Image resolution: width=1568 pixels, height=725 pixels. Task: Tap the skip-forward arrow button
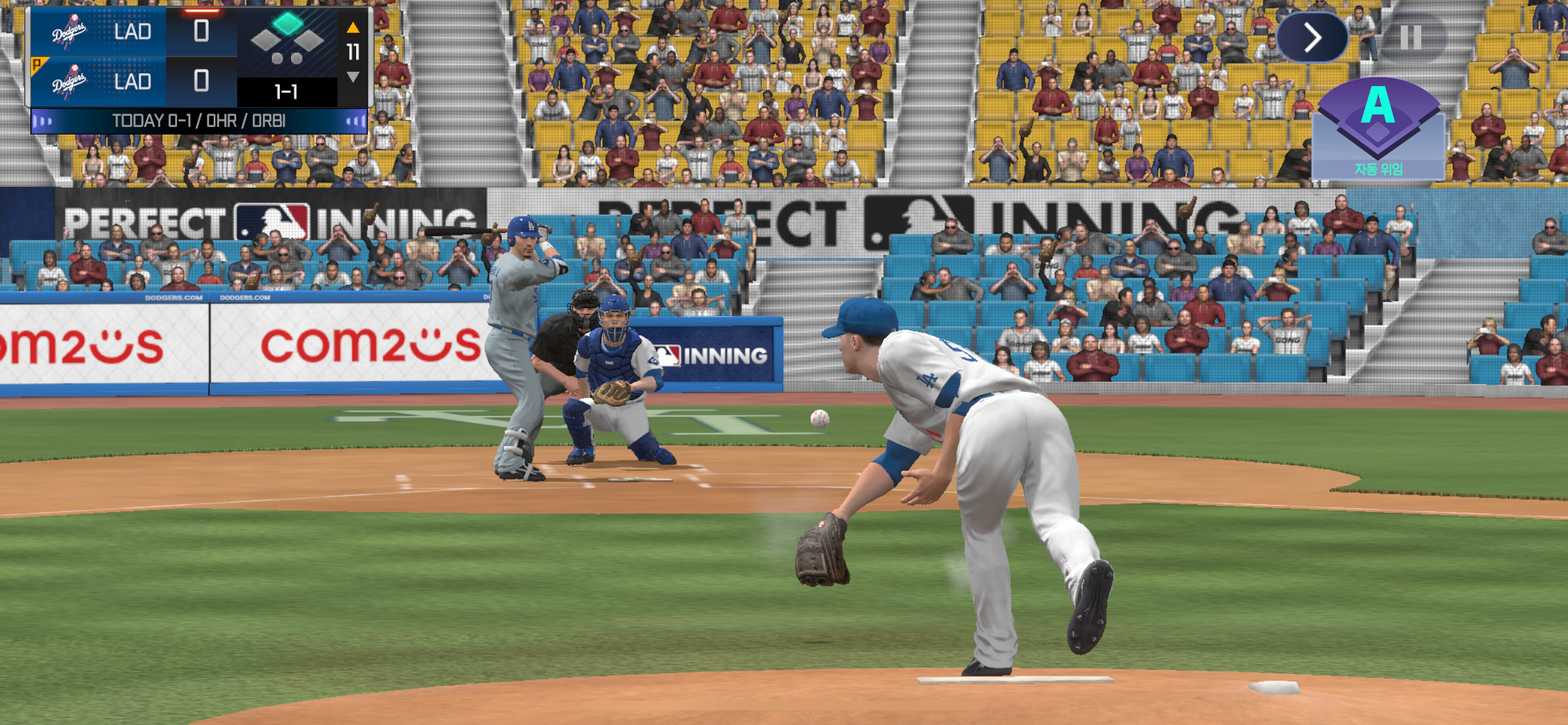(x=1312, y=38)
